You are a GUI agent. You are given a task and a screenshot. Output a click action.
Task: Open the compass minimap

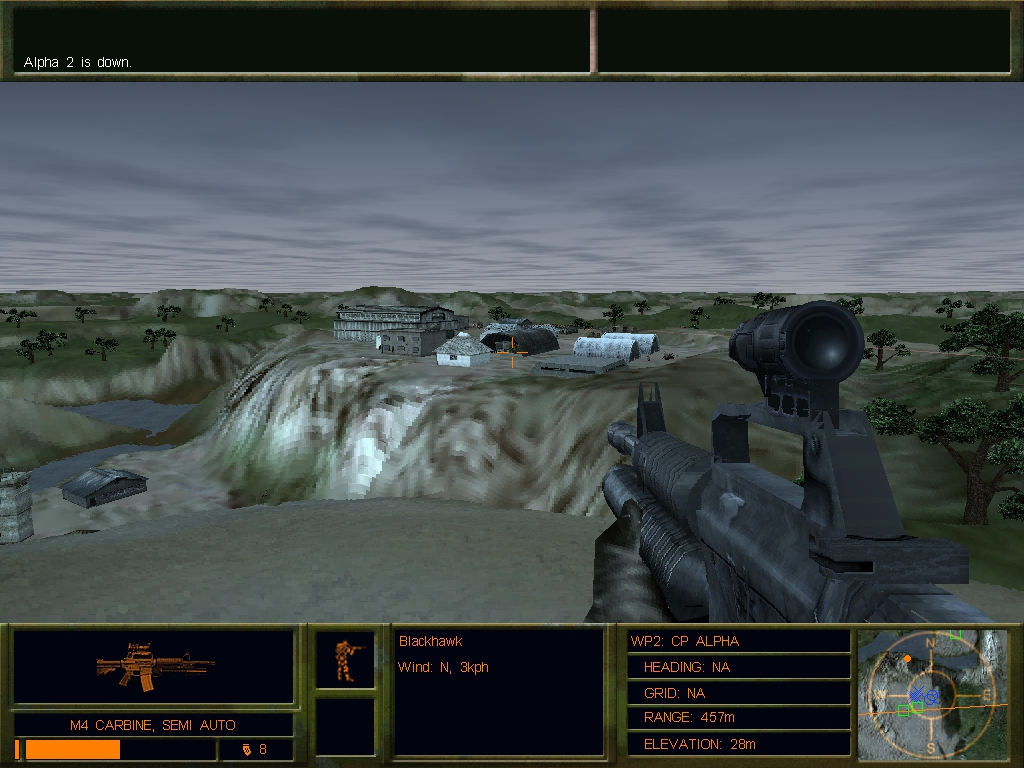point(932,692)
